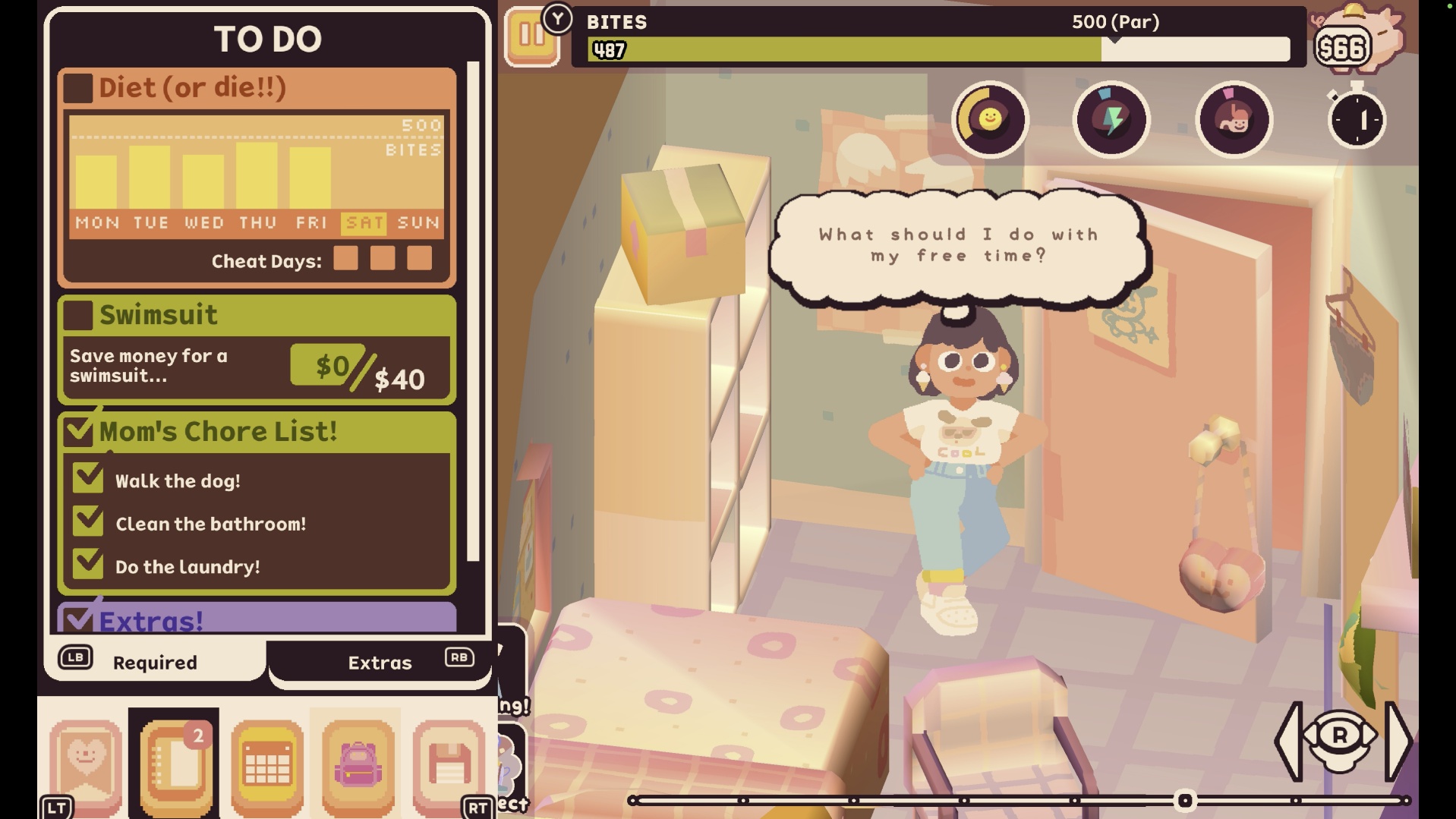Switch to the Required tab
This screenshot has height=819, width=1456.
pos(155,662)
